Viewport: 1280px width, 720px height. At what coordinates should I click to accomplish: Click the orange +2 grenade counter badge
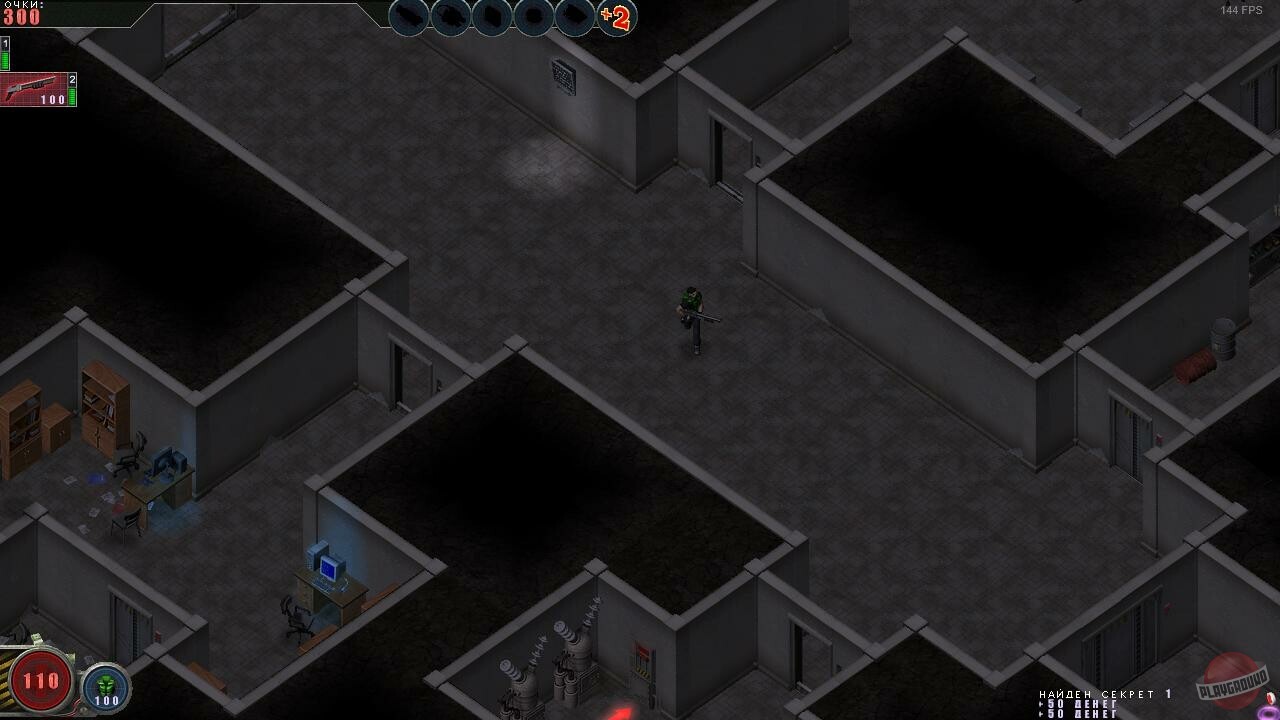616,18
